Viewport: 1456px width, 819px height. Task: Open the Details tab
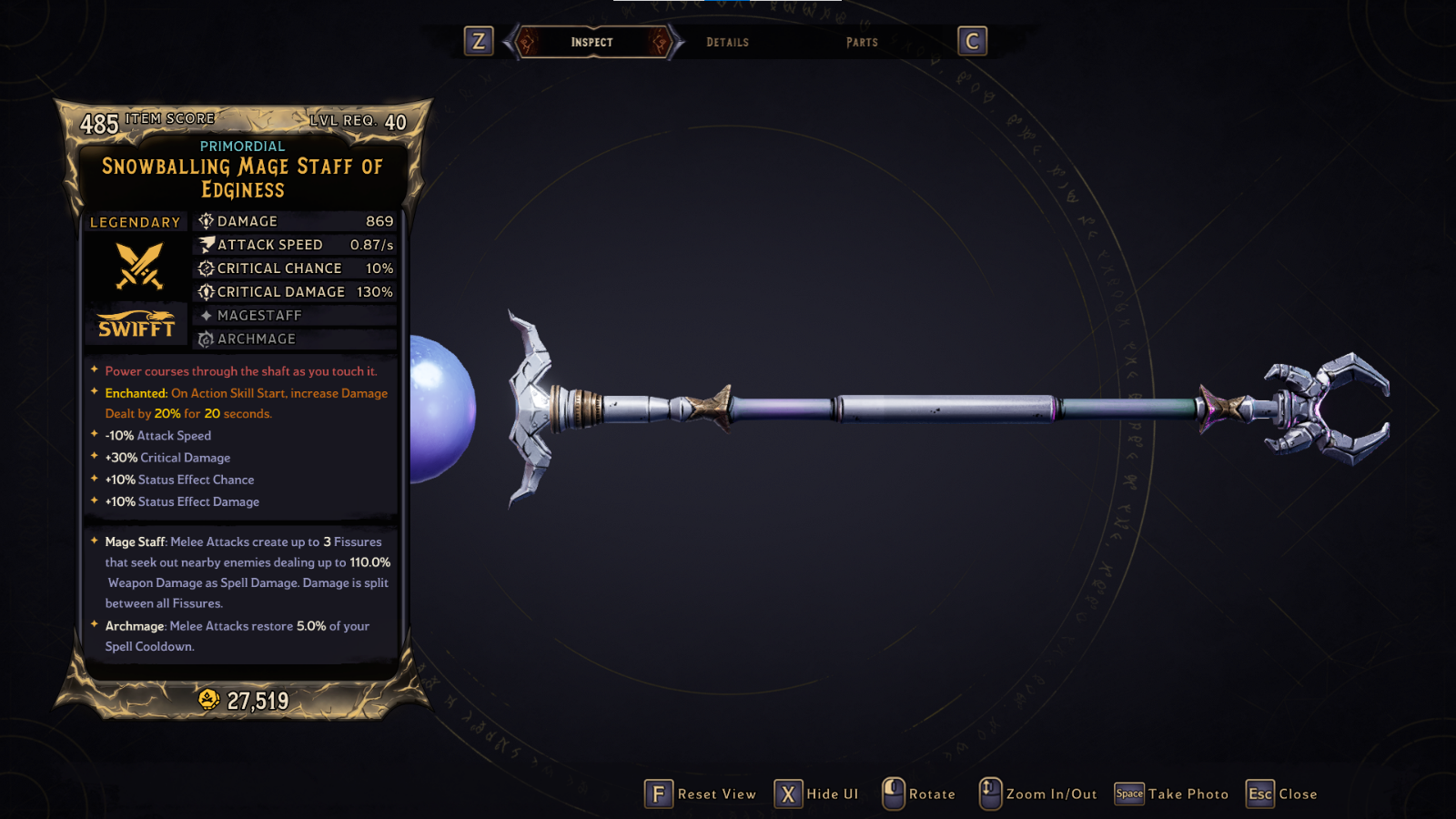[x=727, y=42]
